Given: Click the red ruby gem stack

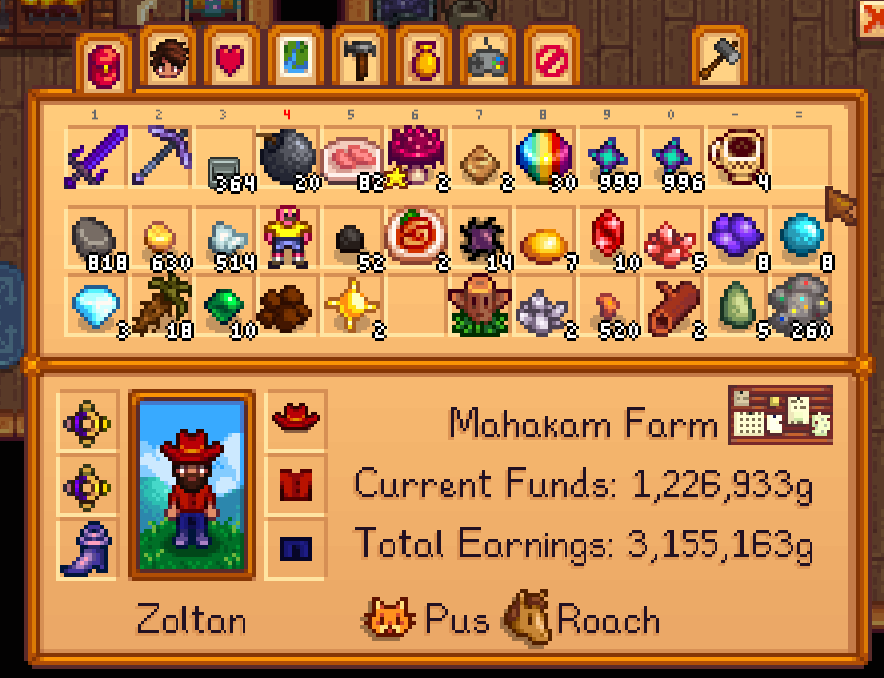Looking at the screenshot, I should click(x=607, y=238).
